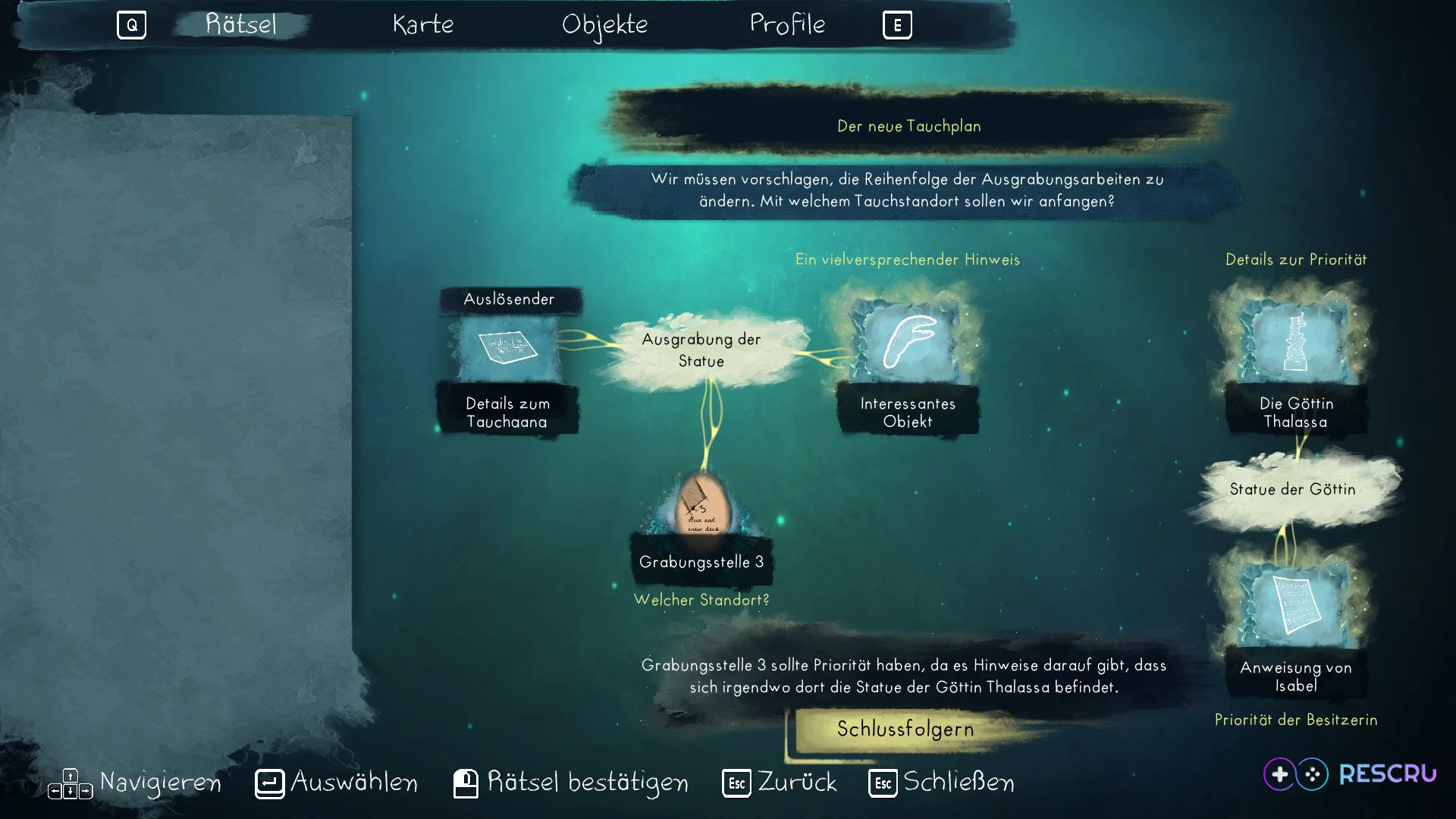Click the Schlussfolgern button
The width and height of the screenshot is (1456, 819).
(x=905, y=730)
